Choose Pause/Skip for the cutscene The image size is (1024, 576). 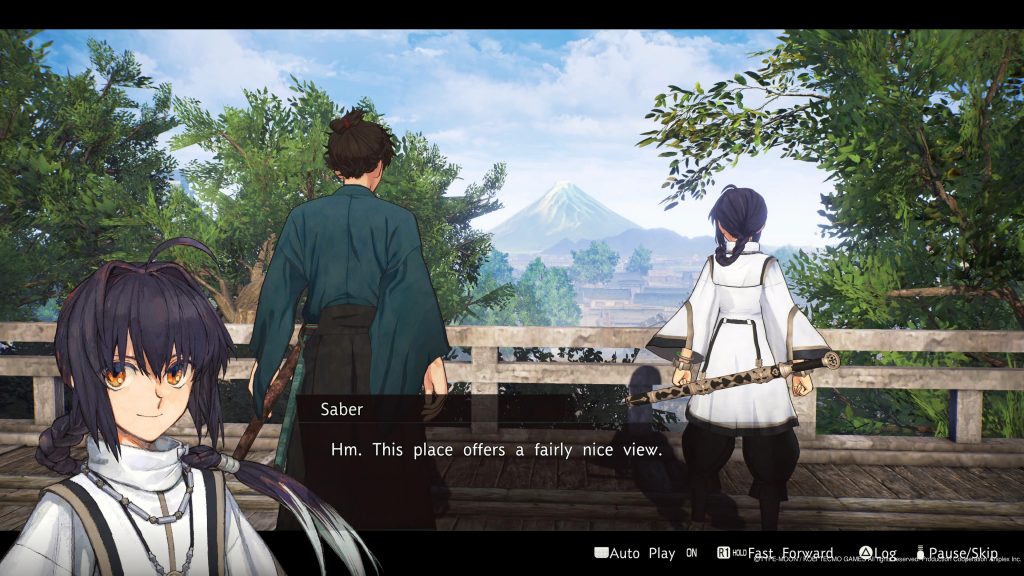click(960, 553)
